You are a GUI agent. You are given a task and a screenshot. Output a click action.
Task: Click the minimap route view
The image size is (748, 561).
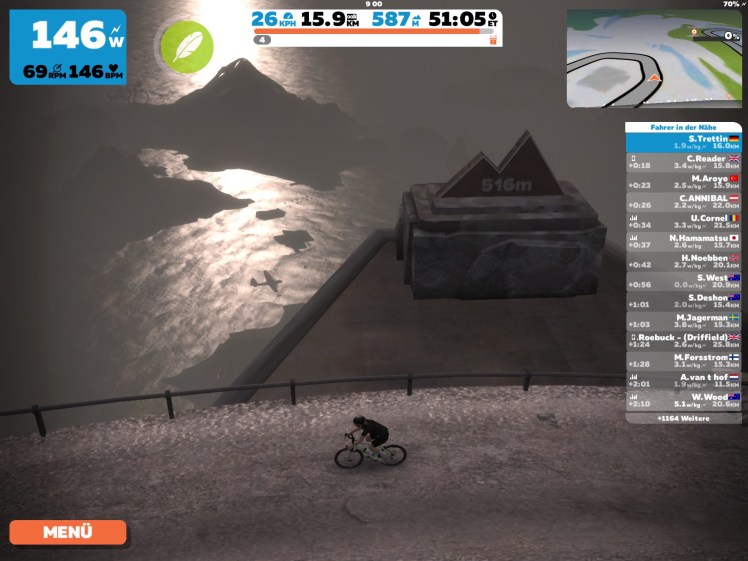(654, 59)
